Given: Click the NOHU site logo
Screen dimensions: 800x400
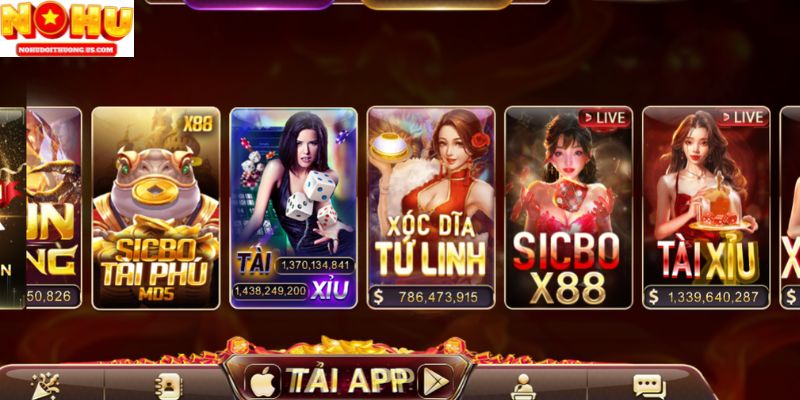Looking at the screenshot, I should (x=66, y=27).
